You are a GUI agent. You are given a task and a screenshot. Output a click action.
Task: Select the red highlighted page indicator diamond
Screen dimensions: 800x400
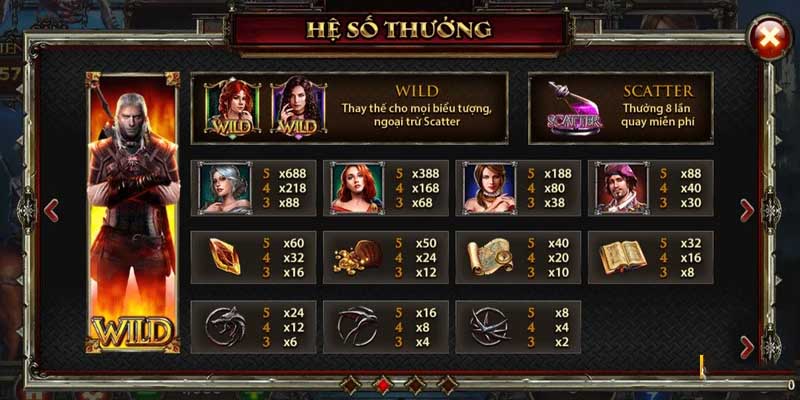pyautogui.click(x=381, y=384)
